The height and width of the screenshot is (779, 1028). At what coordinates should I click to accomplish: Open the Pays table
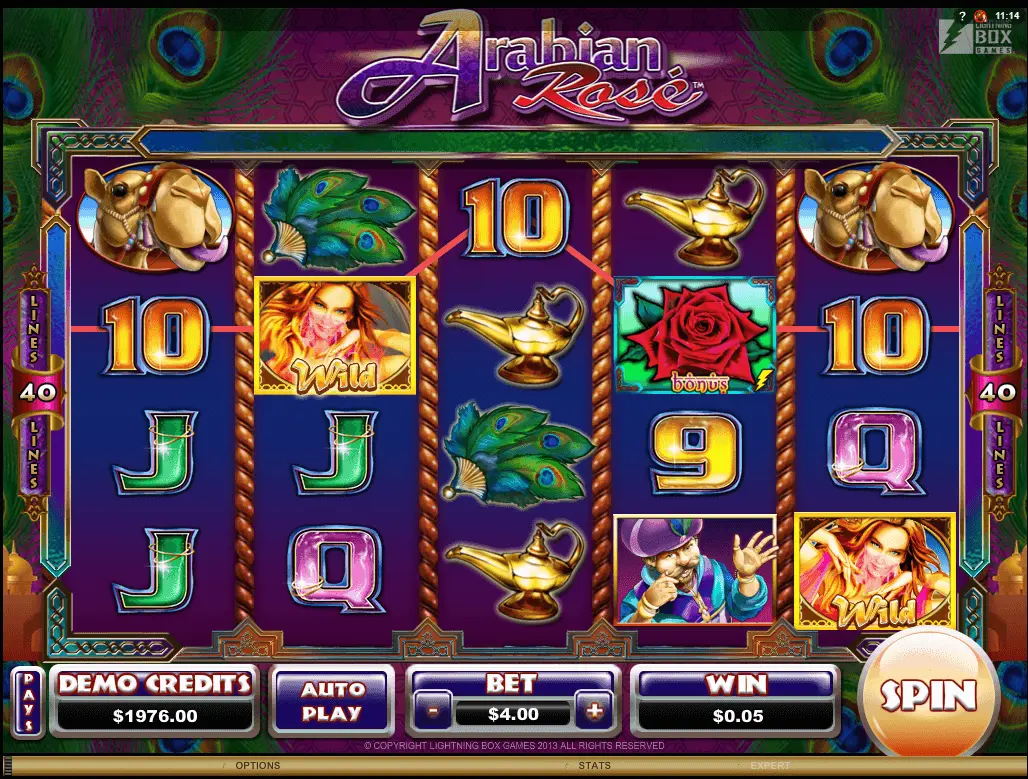28,700
